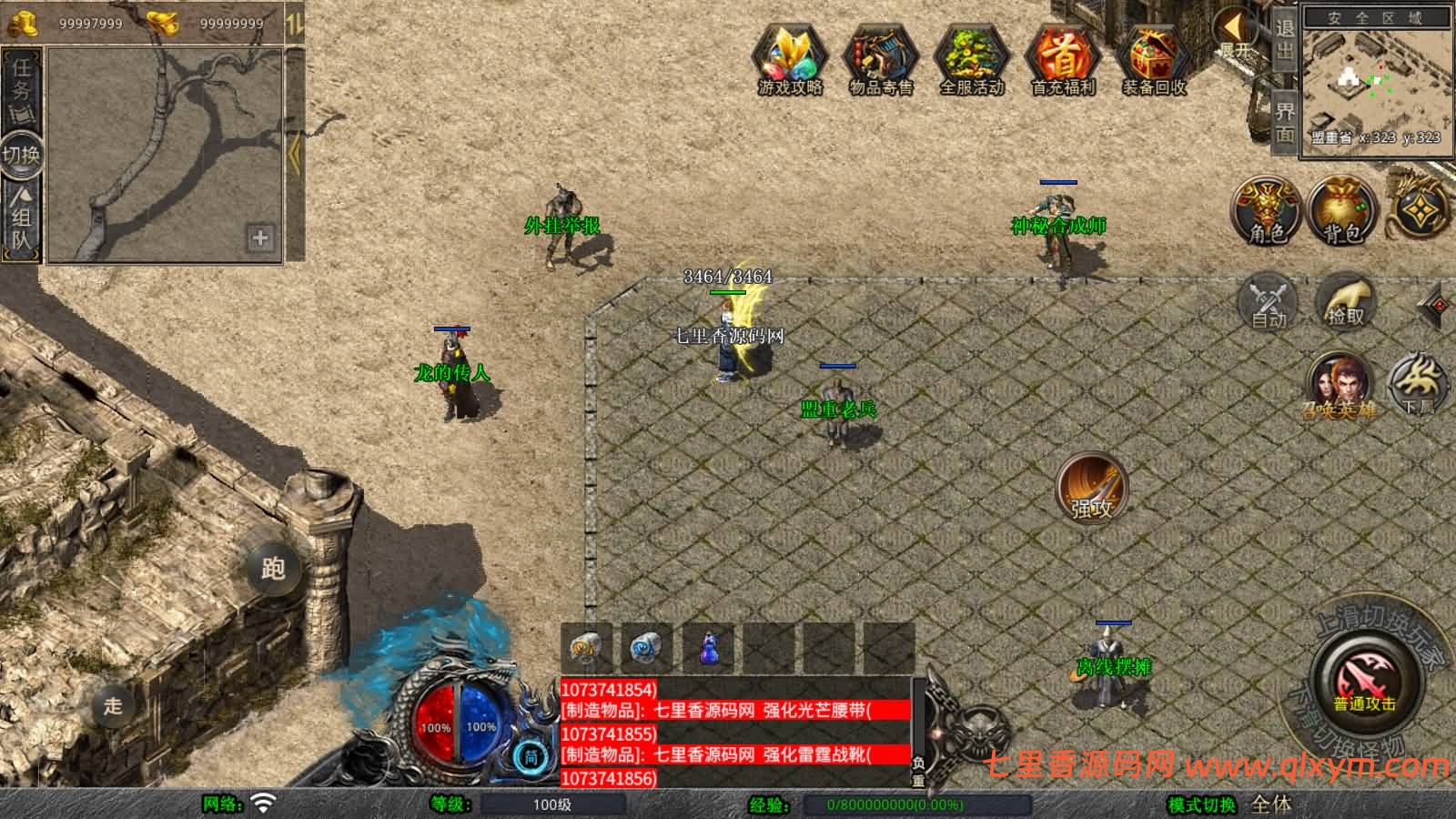The height and width of the screenshot is (819, 1456).
Task: Click the 退出 exit button
Action: [1284, 41]
